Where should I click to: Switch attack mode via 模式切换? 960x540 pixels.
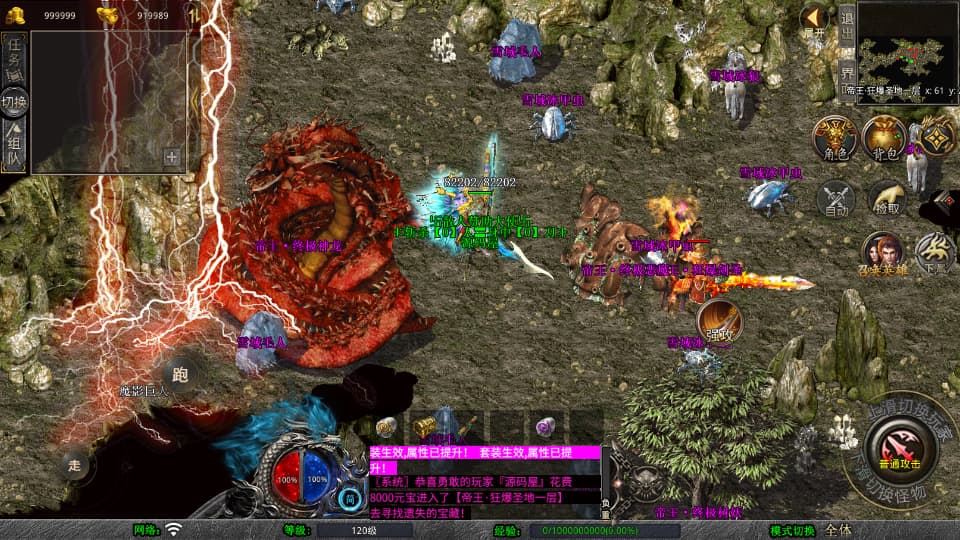(x=792, y=530)
